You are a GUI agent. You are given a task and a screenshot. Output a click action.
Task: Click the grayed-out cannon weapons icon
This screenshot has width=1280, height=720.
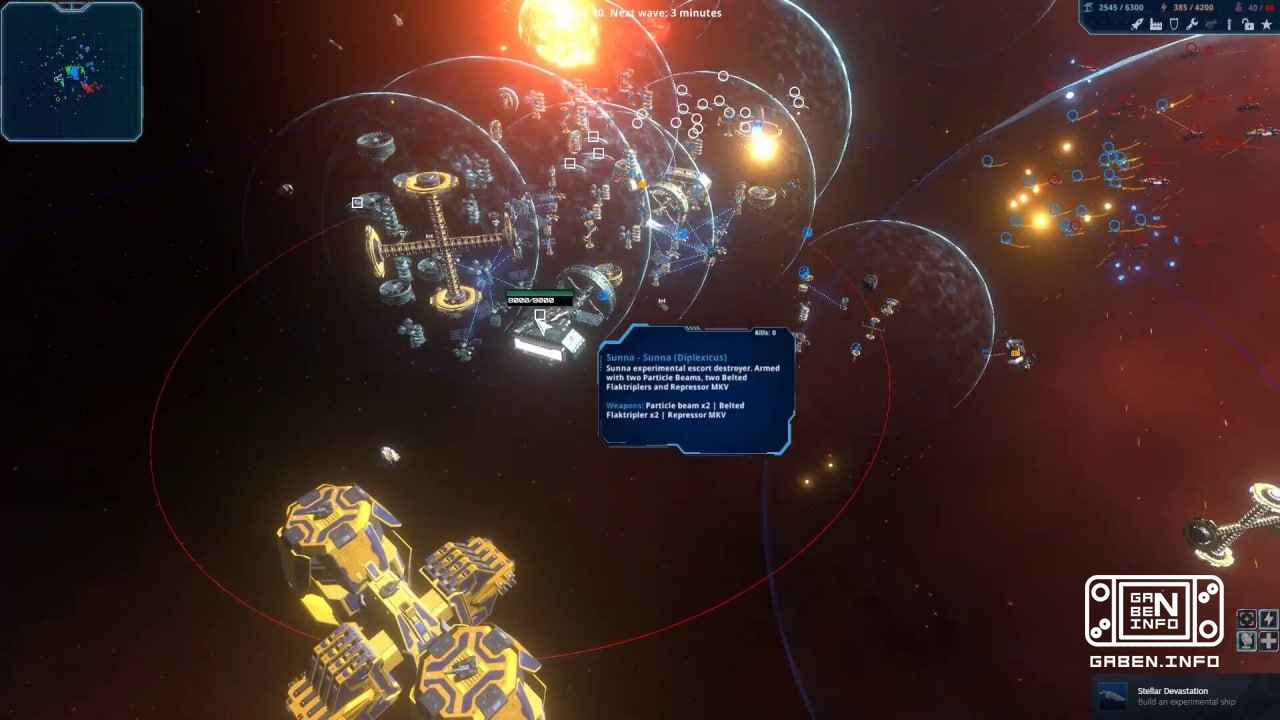tap(1210, 24)
